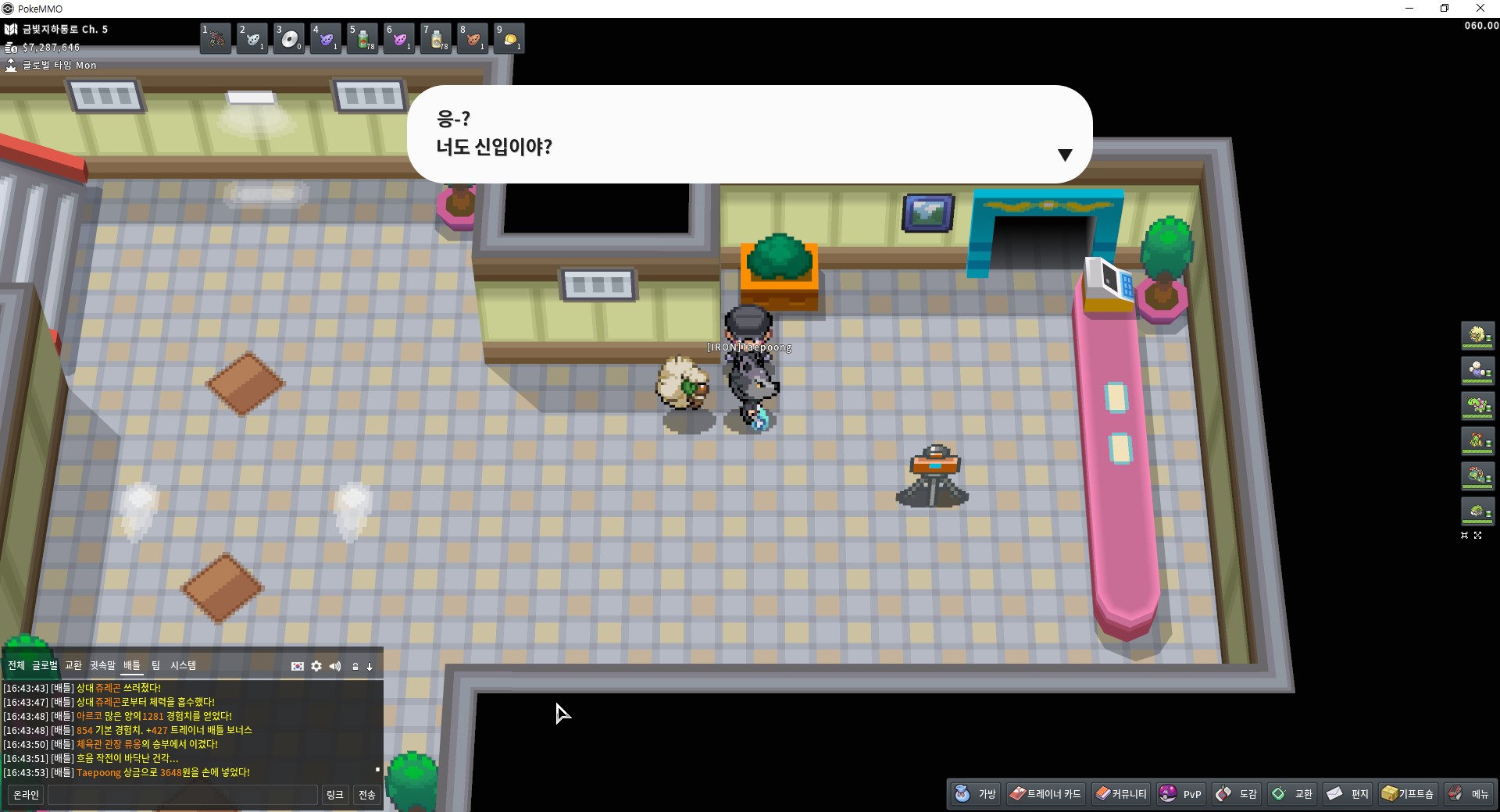Open the 기프트숍 gift shop
1500x812 pixels.
1408,794
